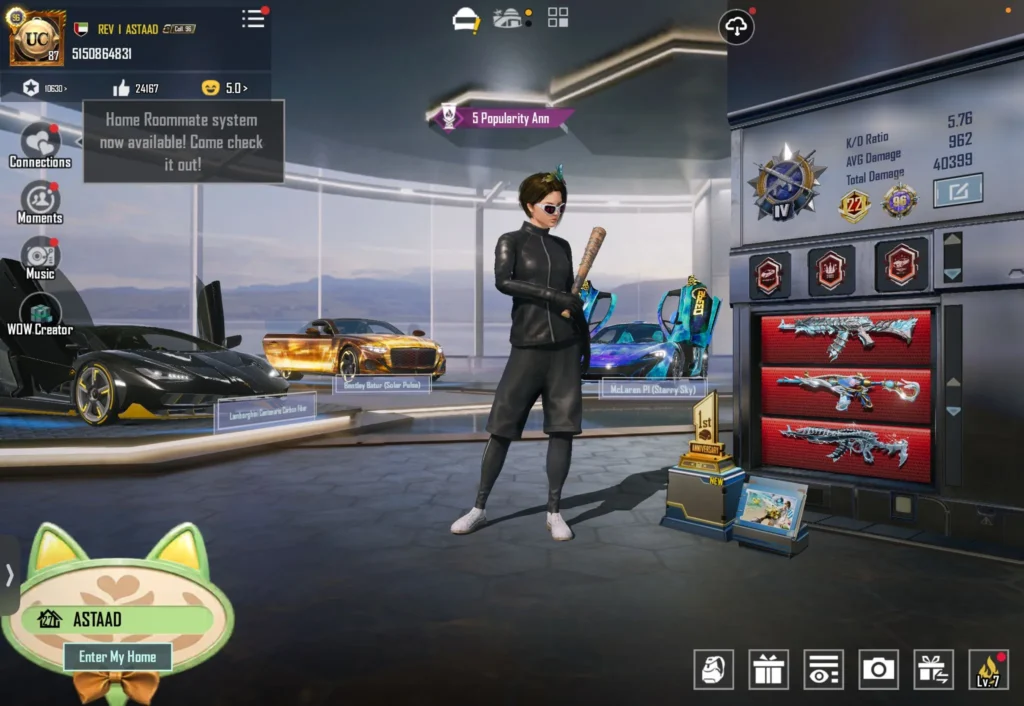Open the thumbs-up likes count
Screen dimensions: 1024x706
[136, 88]
